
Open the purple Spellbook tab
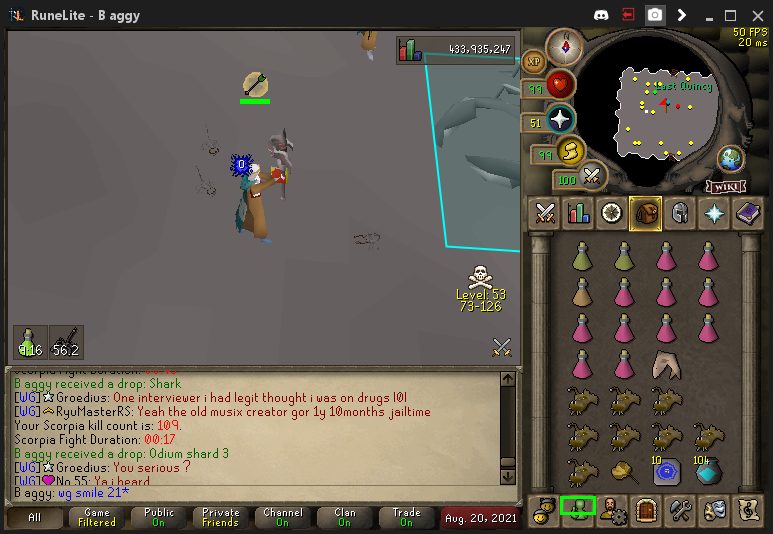747,213
